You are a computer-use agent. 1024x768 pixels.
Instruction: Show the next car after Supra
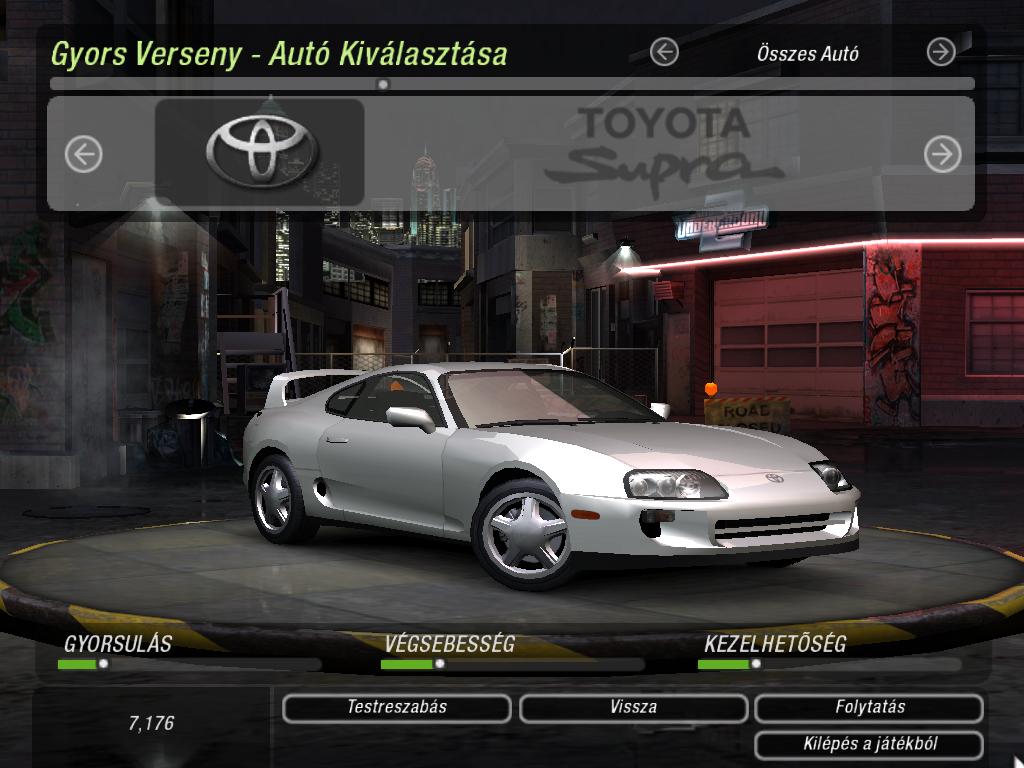pyautogui.click(x=942, y=154)
